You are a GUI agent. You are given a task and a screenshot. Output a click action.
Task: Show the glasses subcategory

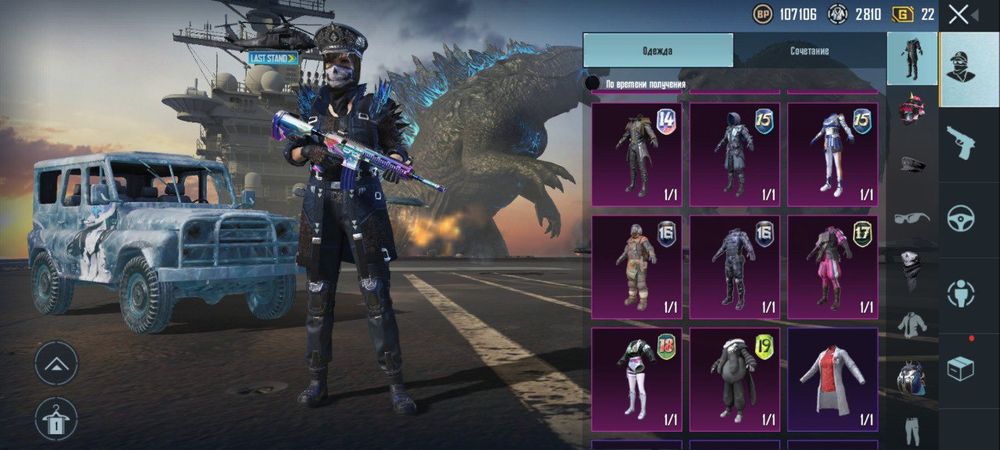(x=911, y=217)
